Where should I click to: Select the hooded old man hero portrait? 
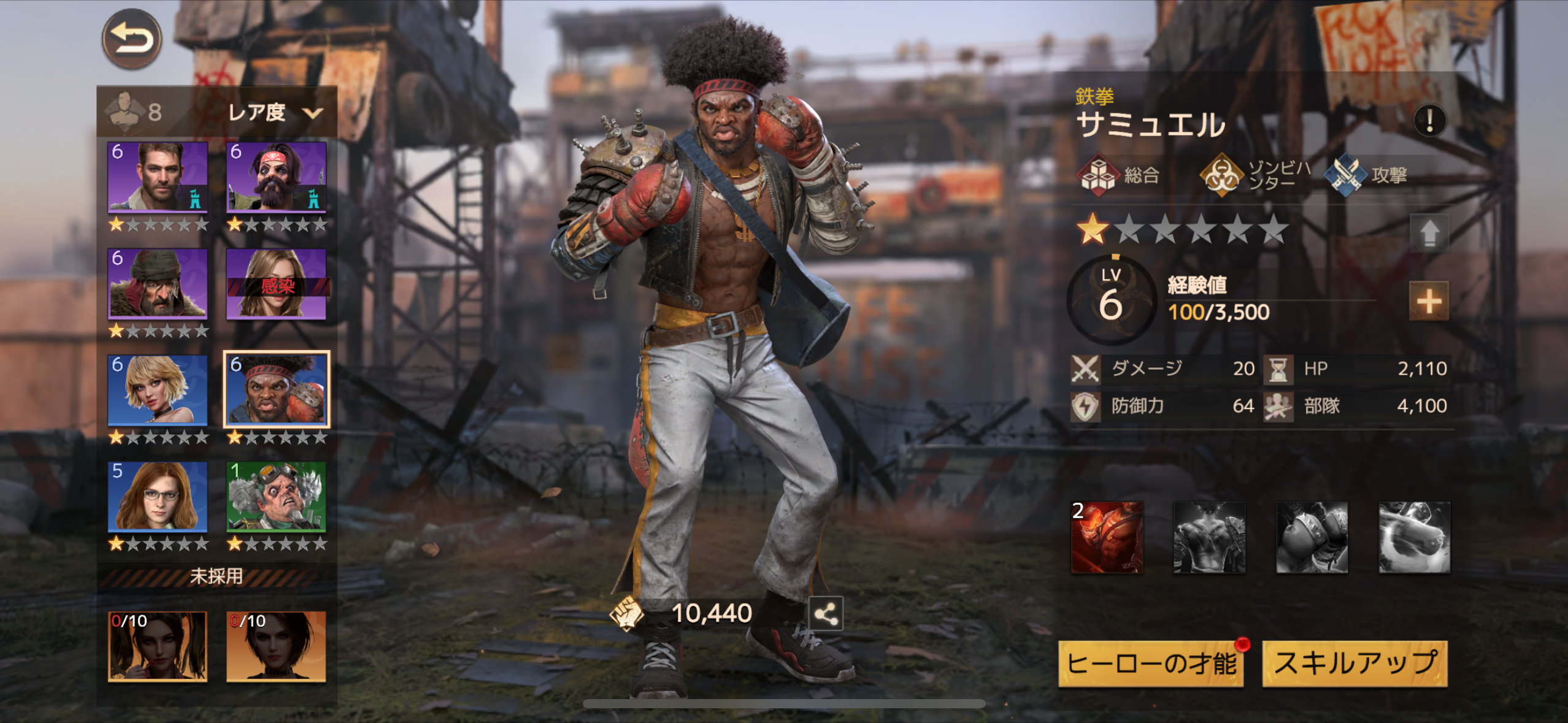[x=158, y=284]
